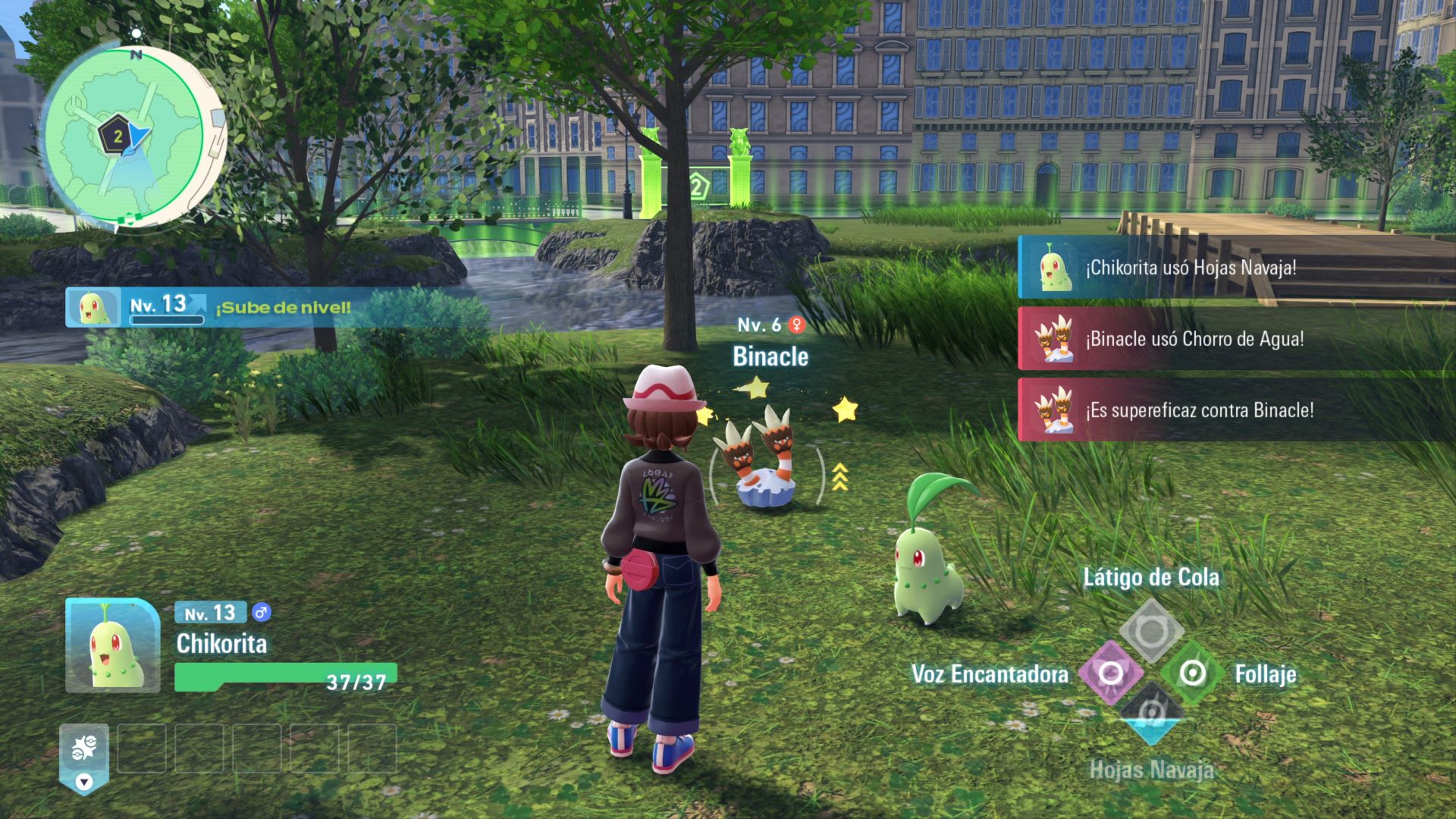Click the "Chikorita usó Hojas Navaja" log entry
The height and width of the screenshot is (819, 1456).
click(1236, 268)
